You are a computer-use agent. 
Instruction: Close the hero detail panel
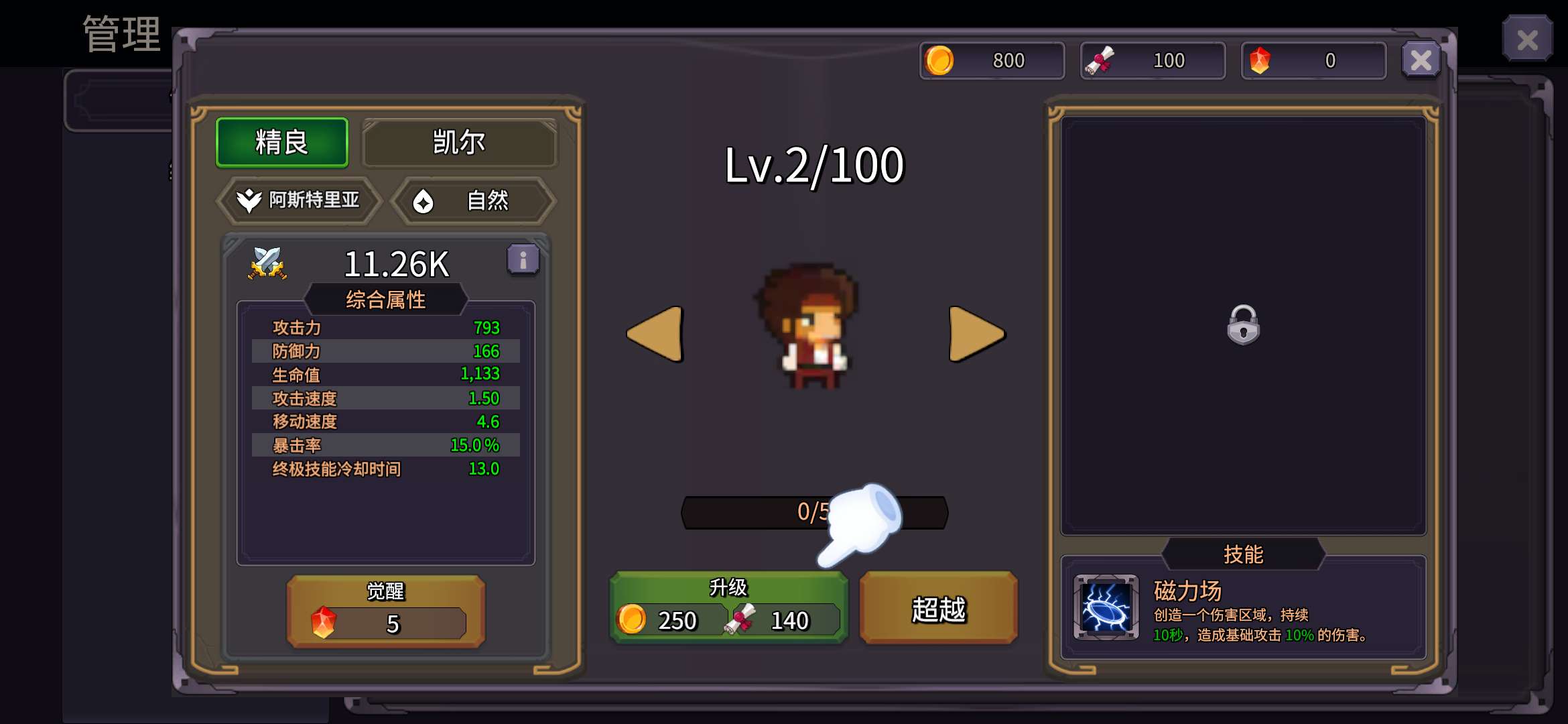coord(1421,60)
